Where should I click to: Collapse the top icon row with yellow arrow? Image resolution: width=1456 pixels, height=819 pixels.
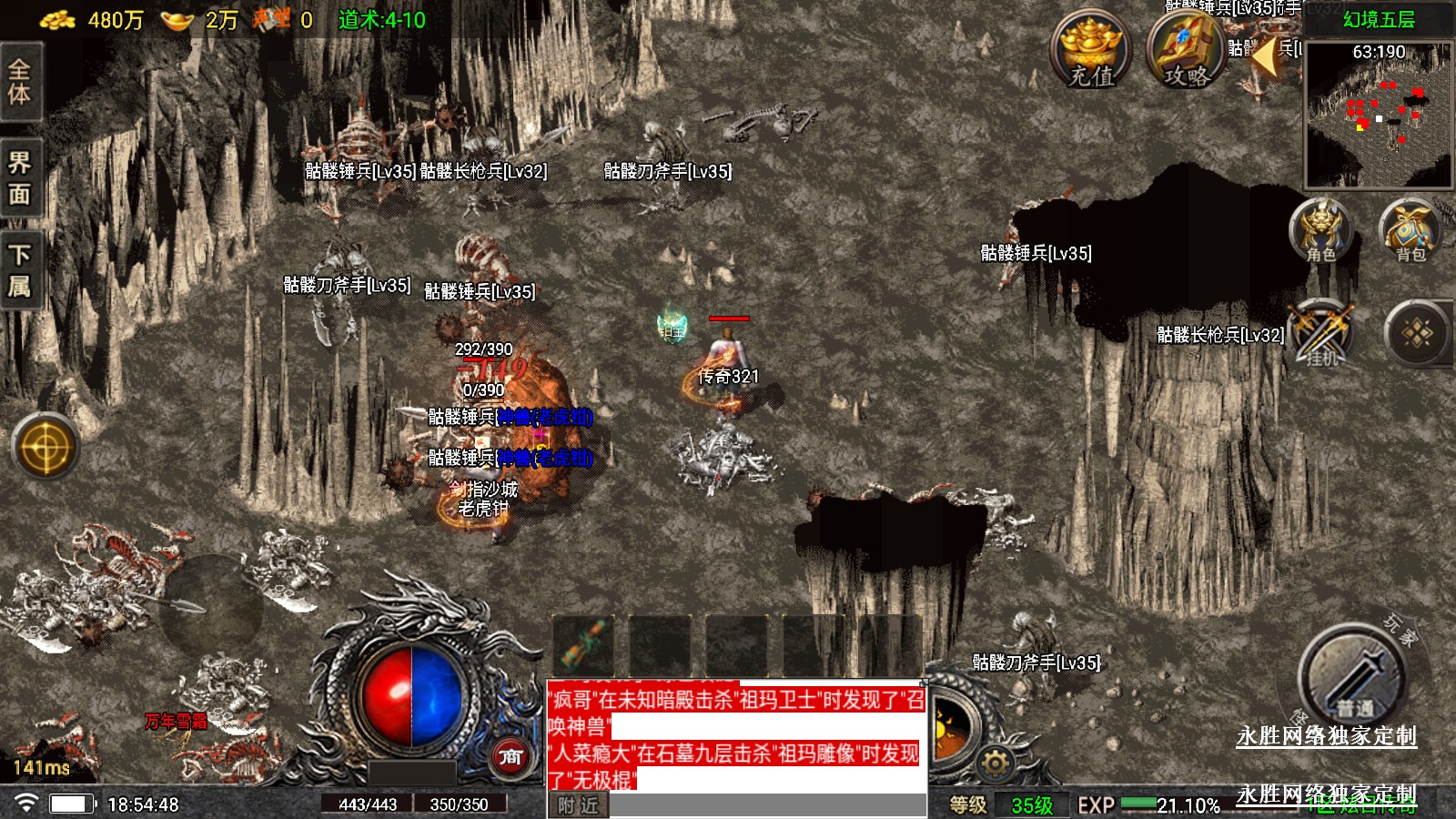[x=1266, y=56]
